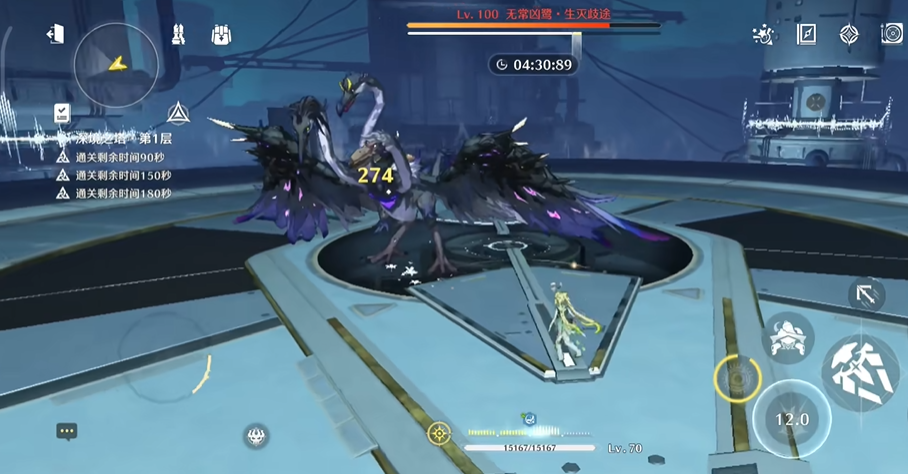The width and height of the screenshot is (908, 474).
Task: Activate the echo skill button
Action: pos(789,338)
